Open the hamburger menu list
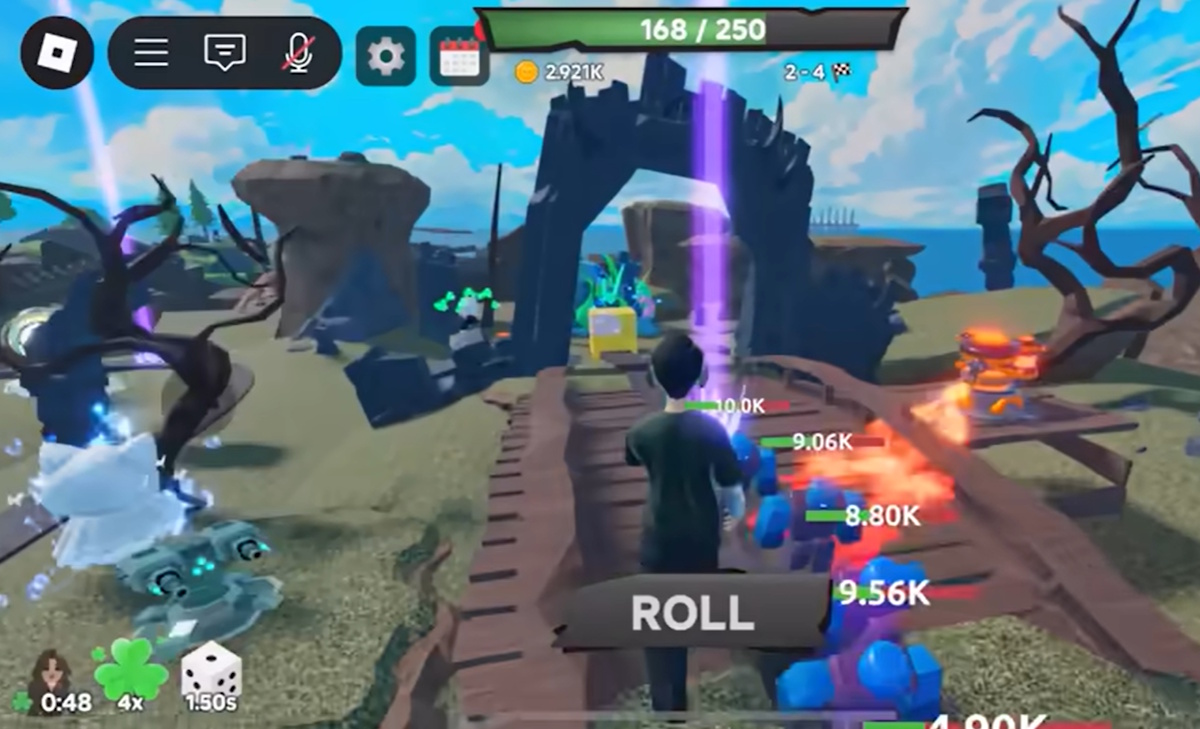 tap(151, 53)
